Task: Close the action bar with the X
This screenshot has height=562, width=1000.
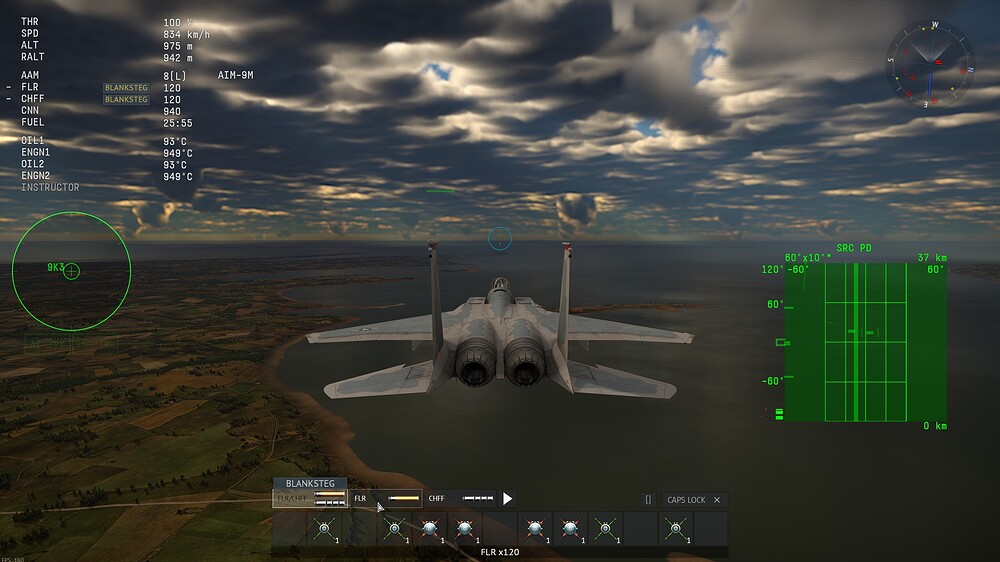Action: click(x=717, y=499)
